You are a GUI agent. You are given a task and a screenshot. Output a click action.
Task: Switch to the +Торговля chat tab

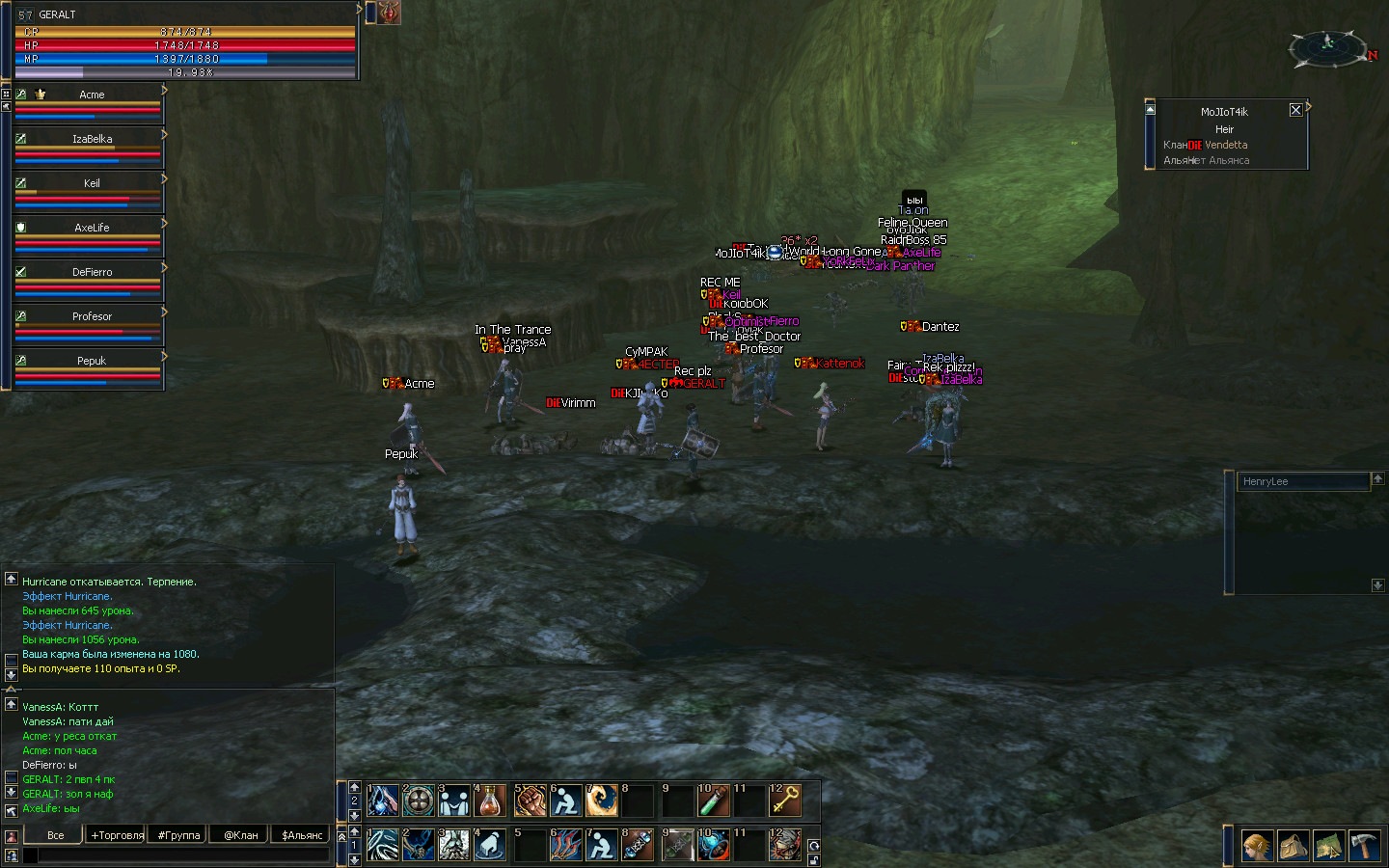pos(117,835)
